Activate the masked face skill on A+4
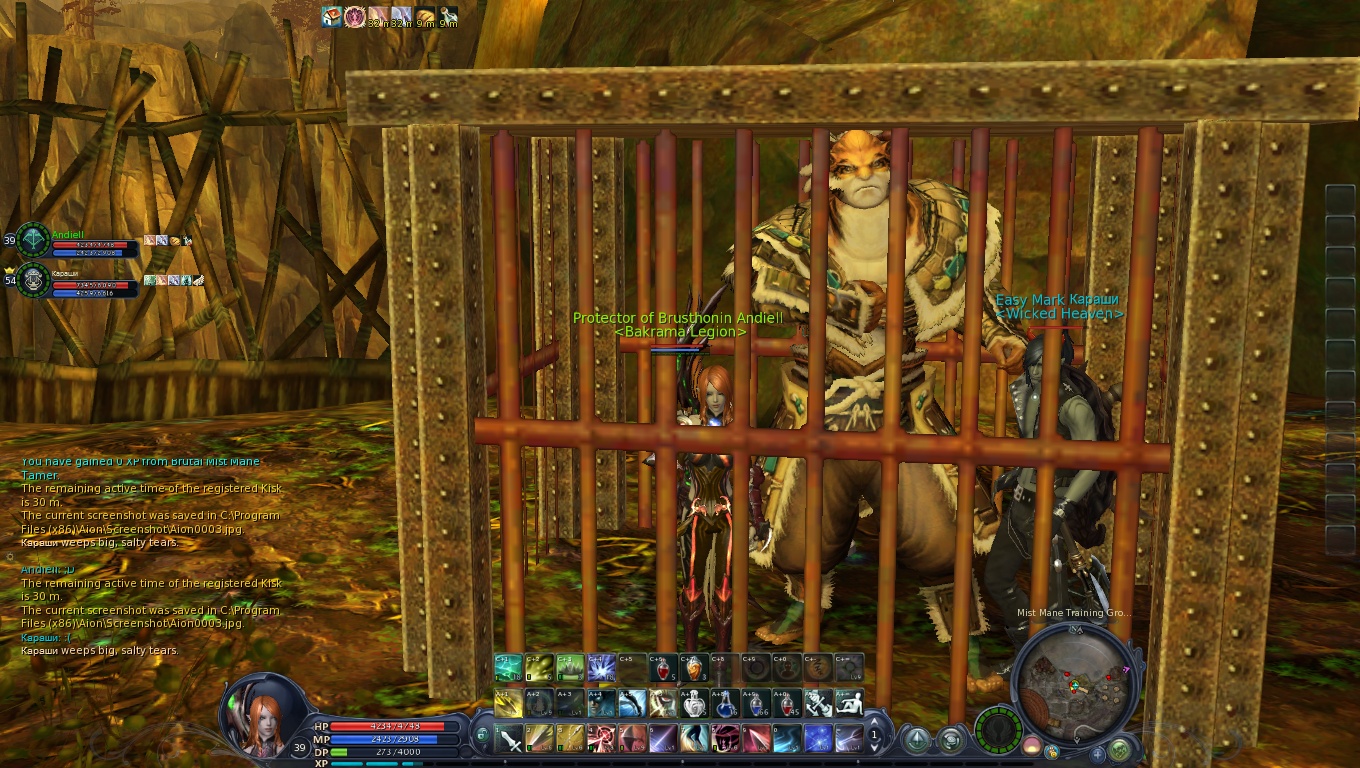The height and width of the screenshot is (768, 1360). 601,704
